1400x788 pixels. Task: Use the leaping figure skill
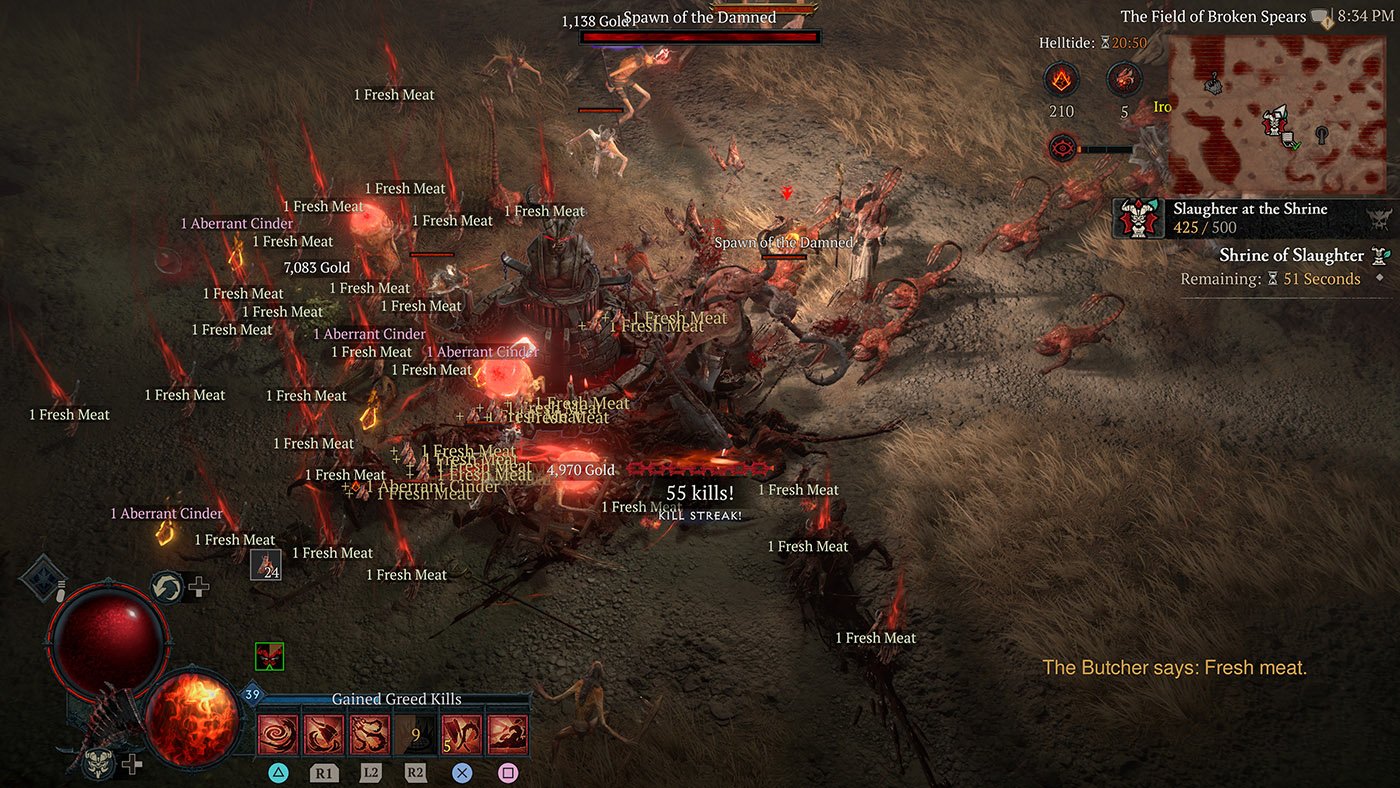(x=507, y=736)
